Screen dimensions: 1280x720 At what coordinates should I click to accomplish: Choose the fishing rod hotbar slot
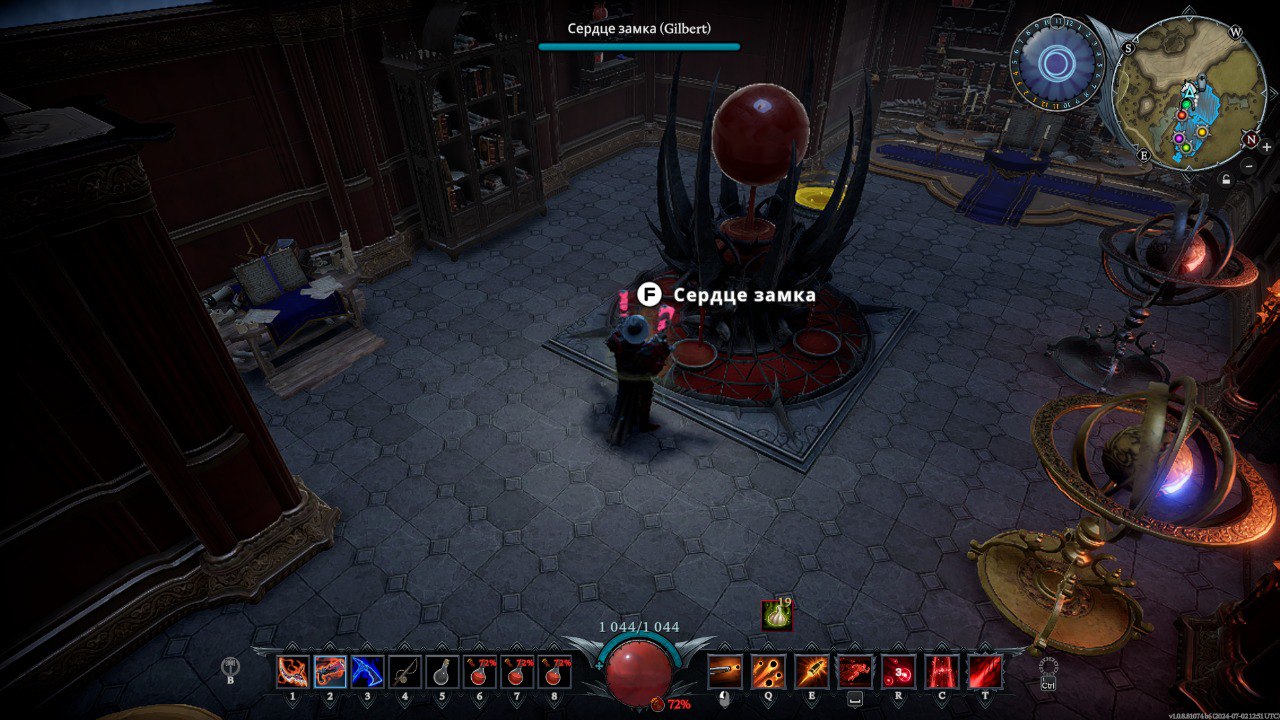tap(404, 672)
